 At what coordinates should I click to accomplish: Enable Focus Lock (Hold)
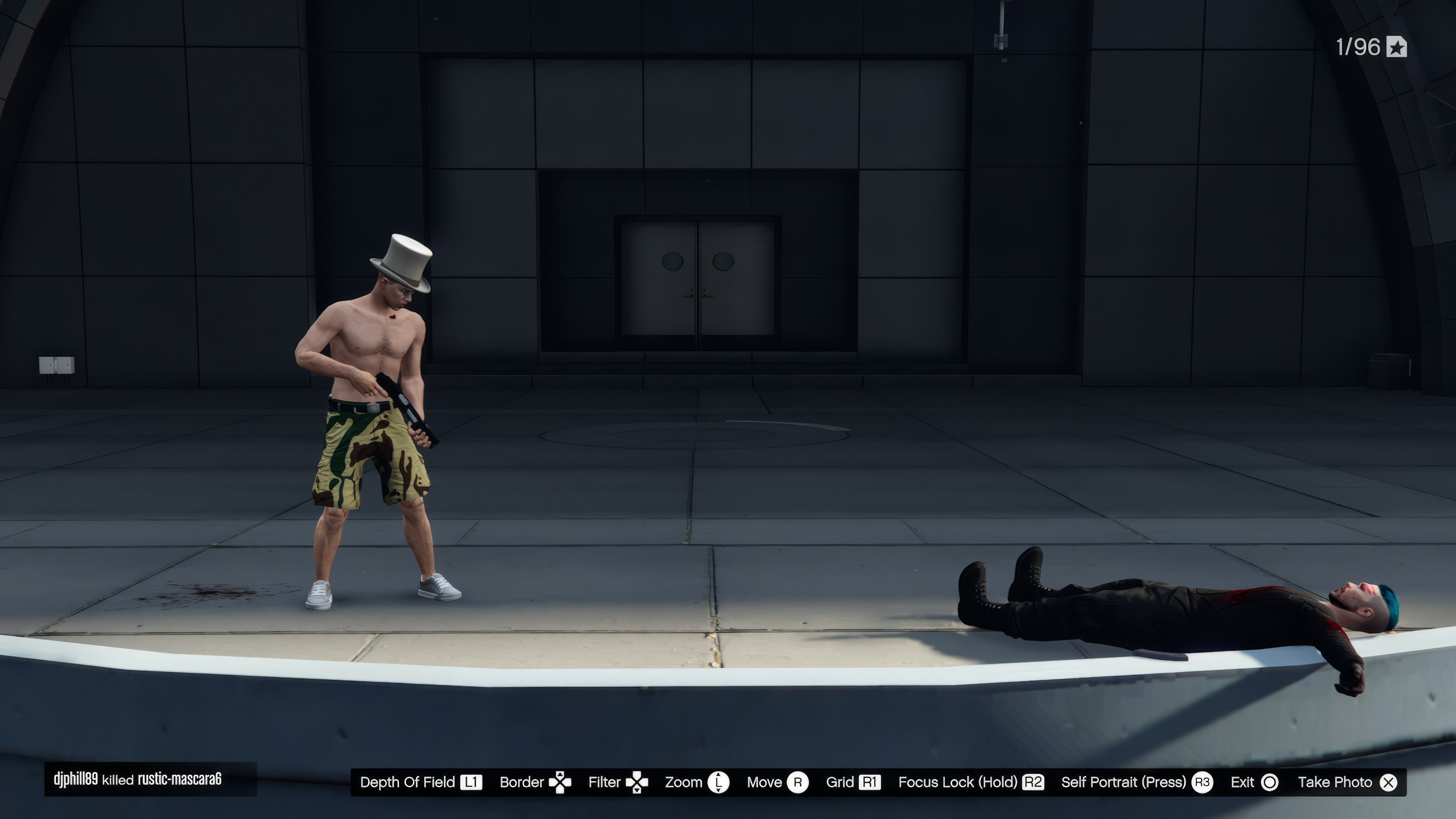[x=958, y=782]
